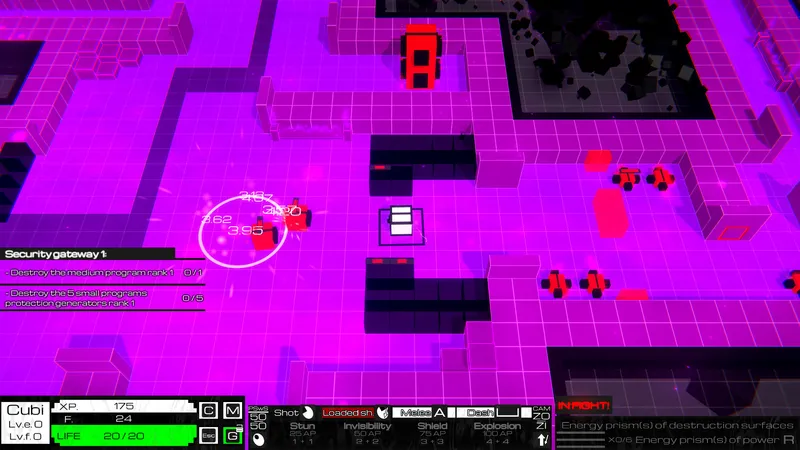This screenshot has width=800, height=450.
Task: Click the Cubi character level panel
Action: click(x=25, y=423)
